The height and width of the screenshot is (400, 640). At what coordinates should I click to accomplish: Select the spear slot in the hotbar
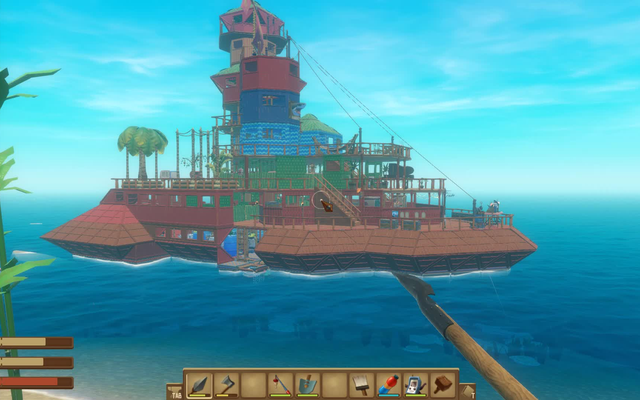[200, 384]
